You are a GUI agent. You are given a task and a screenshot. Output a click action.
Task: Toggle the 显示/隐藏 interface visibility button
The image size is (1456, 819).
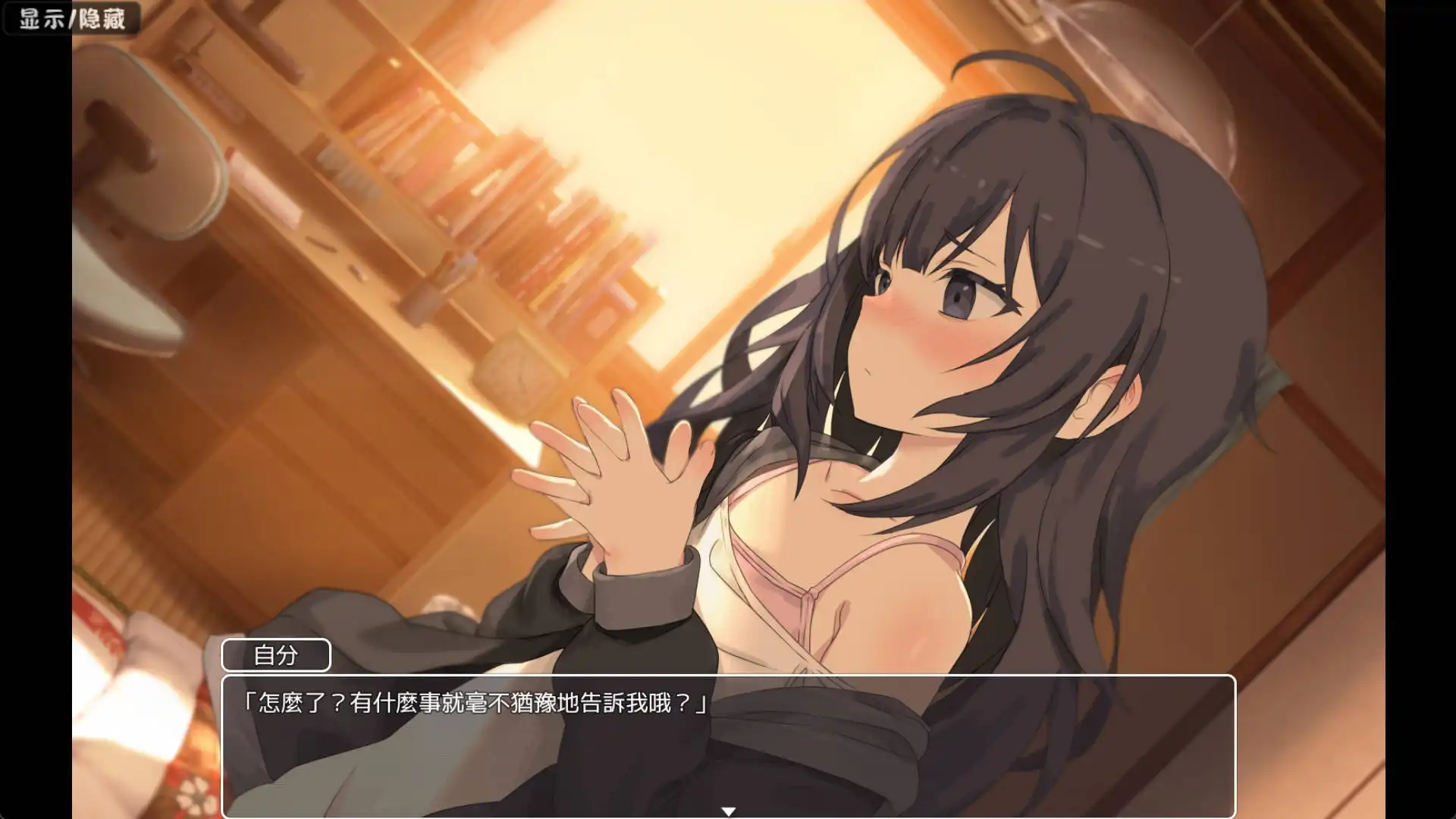tap(72, 17)
